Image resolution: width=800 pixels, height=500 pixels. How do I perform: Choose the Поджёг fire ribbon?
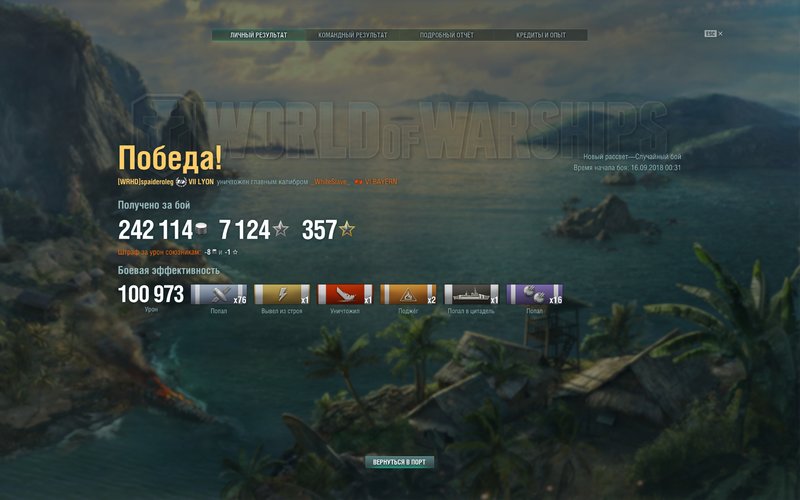[x=408, y=294]
